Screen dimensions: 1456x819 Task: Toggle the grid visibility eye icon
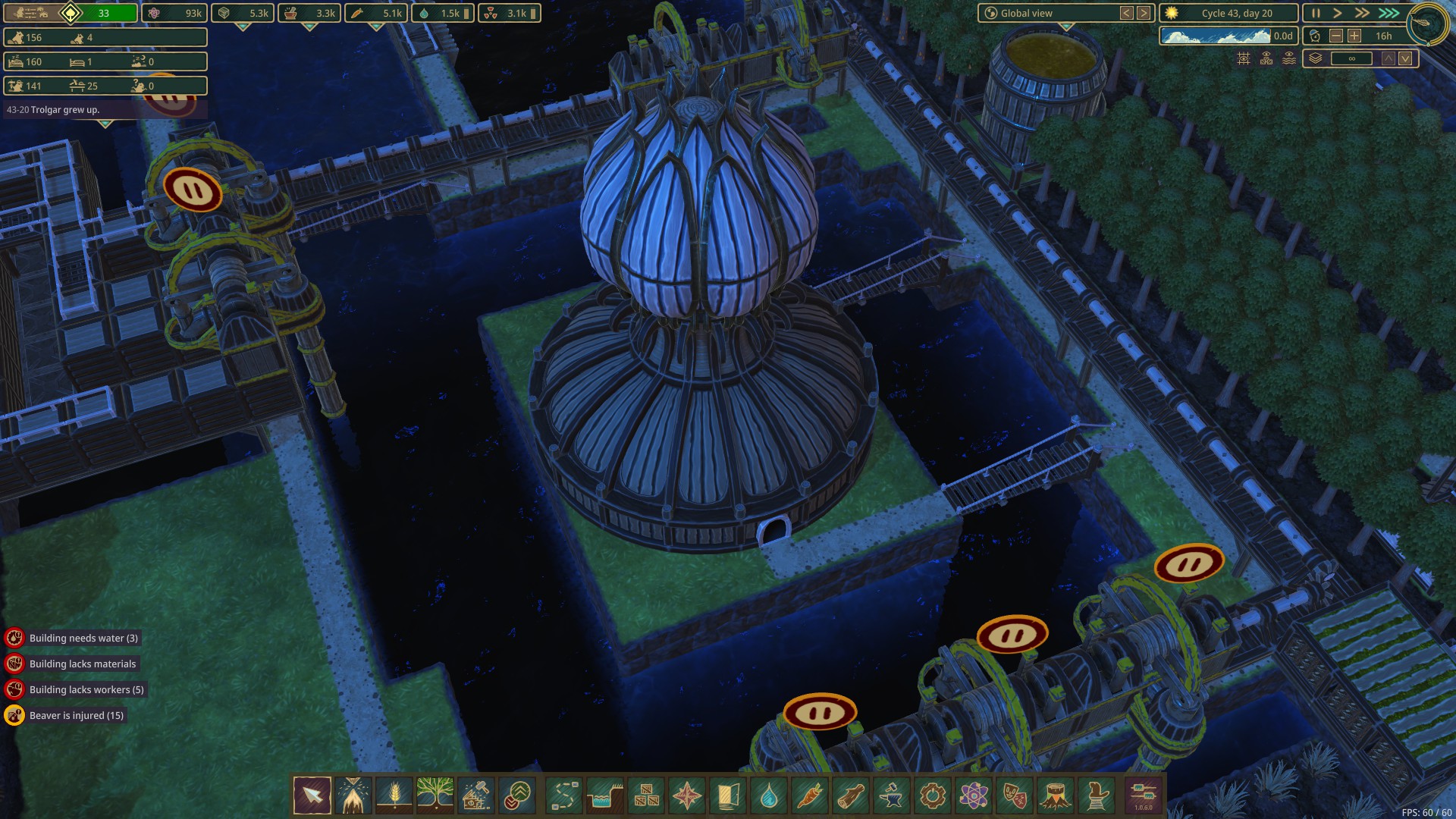point(1244,58)
